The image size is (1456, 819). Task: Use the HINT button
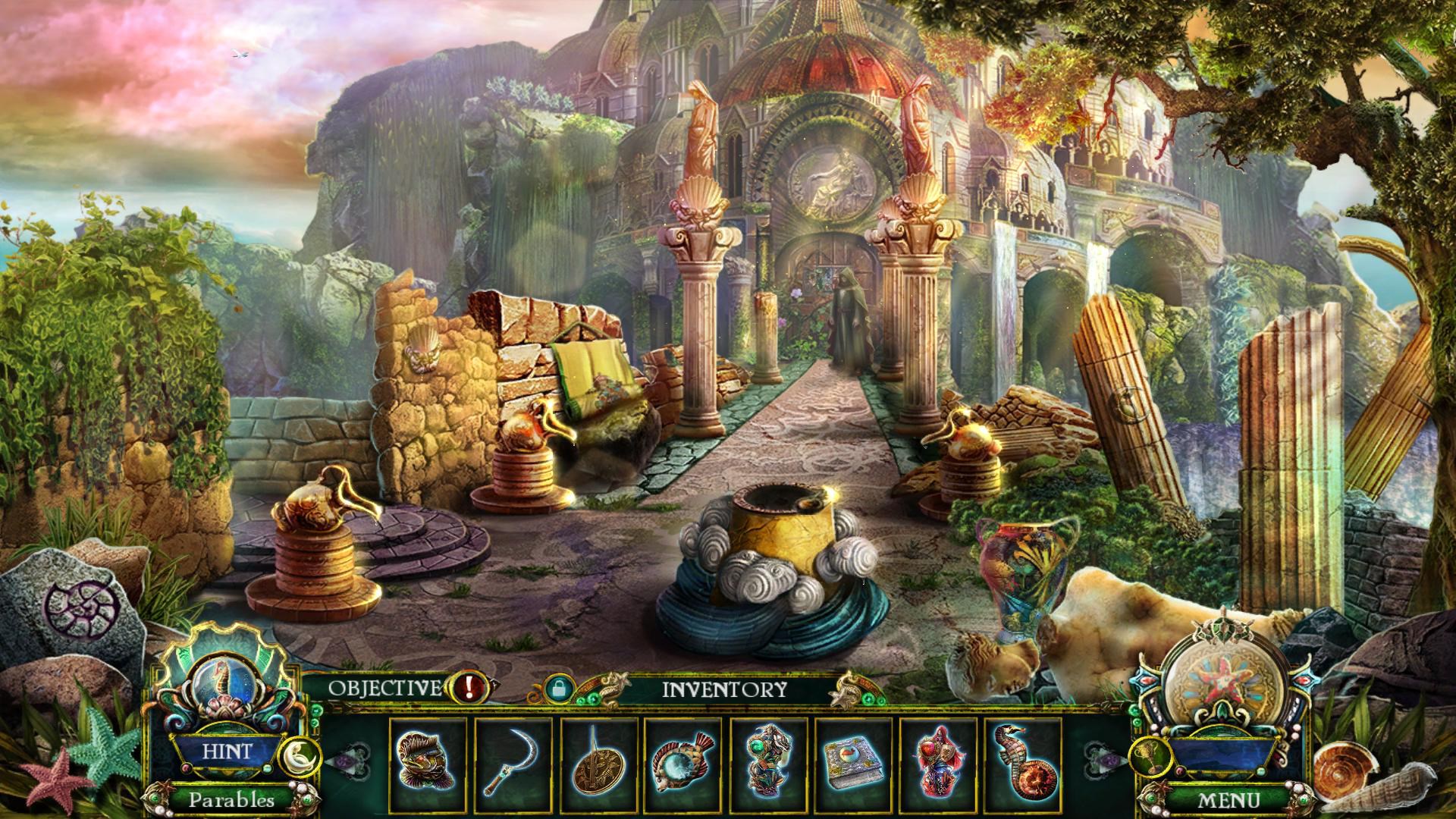[x=226, y=752]
